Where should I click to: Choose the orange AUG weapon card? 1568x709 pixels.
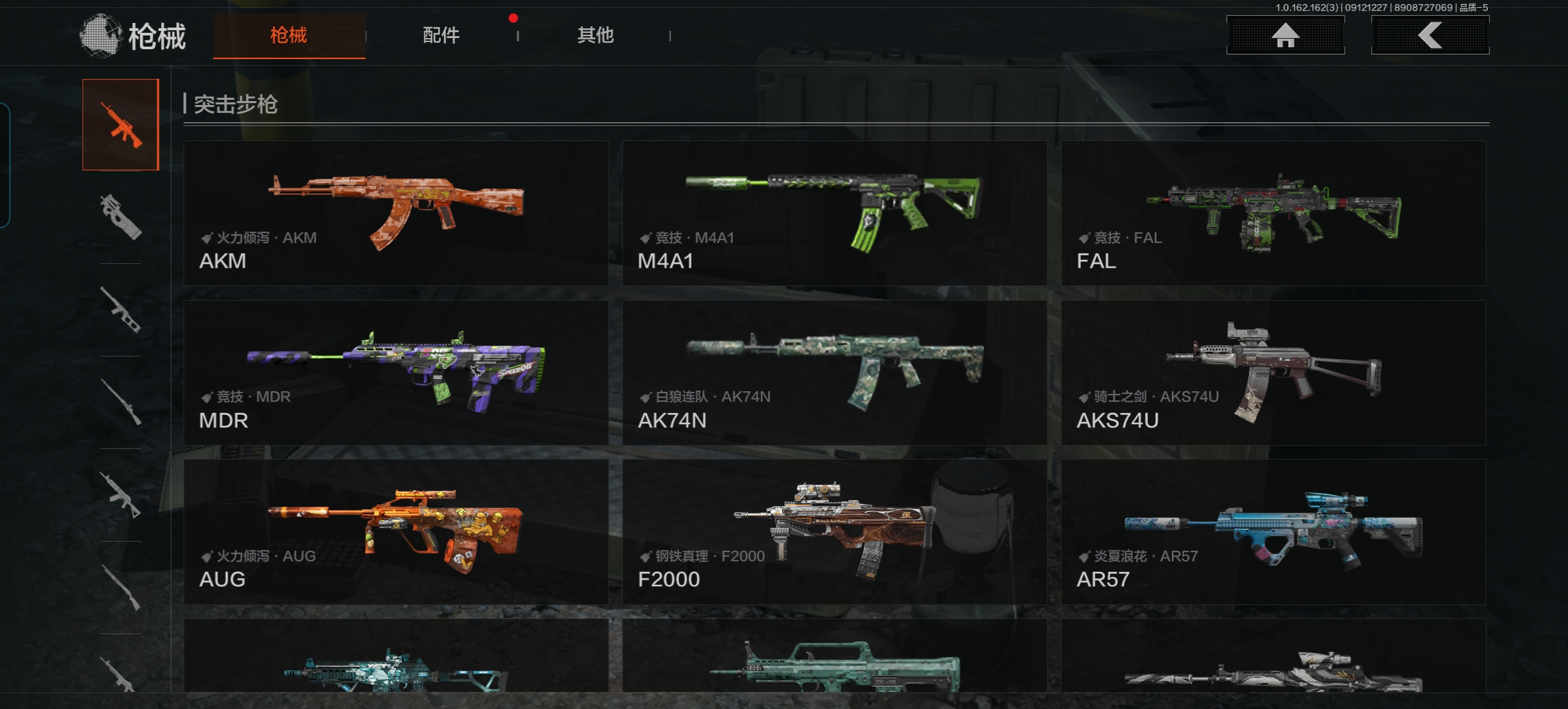point(396,532)
